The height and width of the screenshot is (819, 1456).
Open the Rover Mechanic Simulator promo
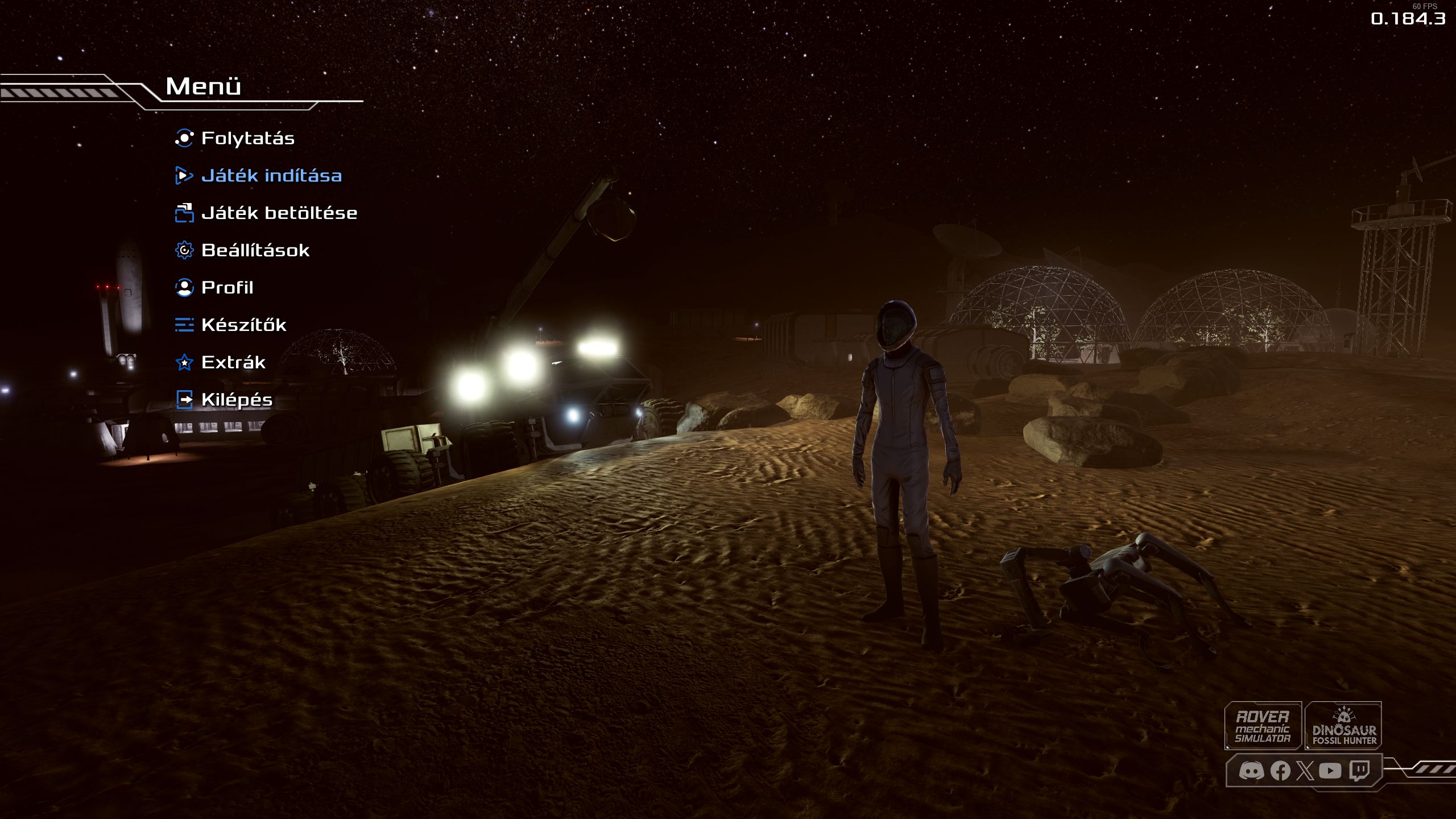point(1263,726)
